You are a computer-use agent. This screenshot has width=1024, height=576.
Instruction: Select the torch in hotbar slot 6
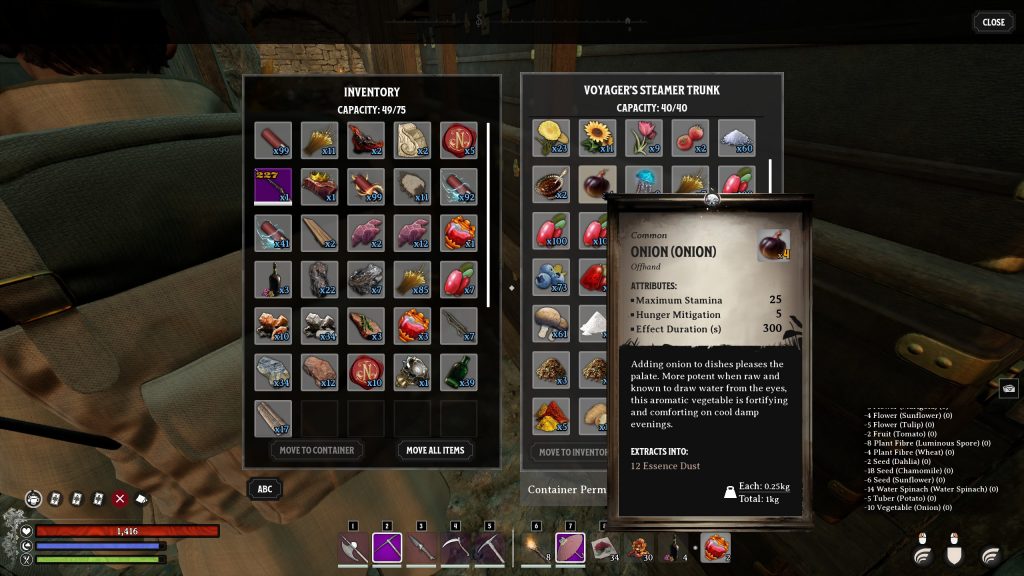(535, 547)
